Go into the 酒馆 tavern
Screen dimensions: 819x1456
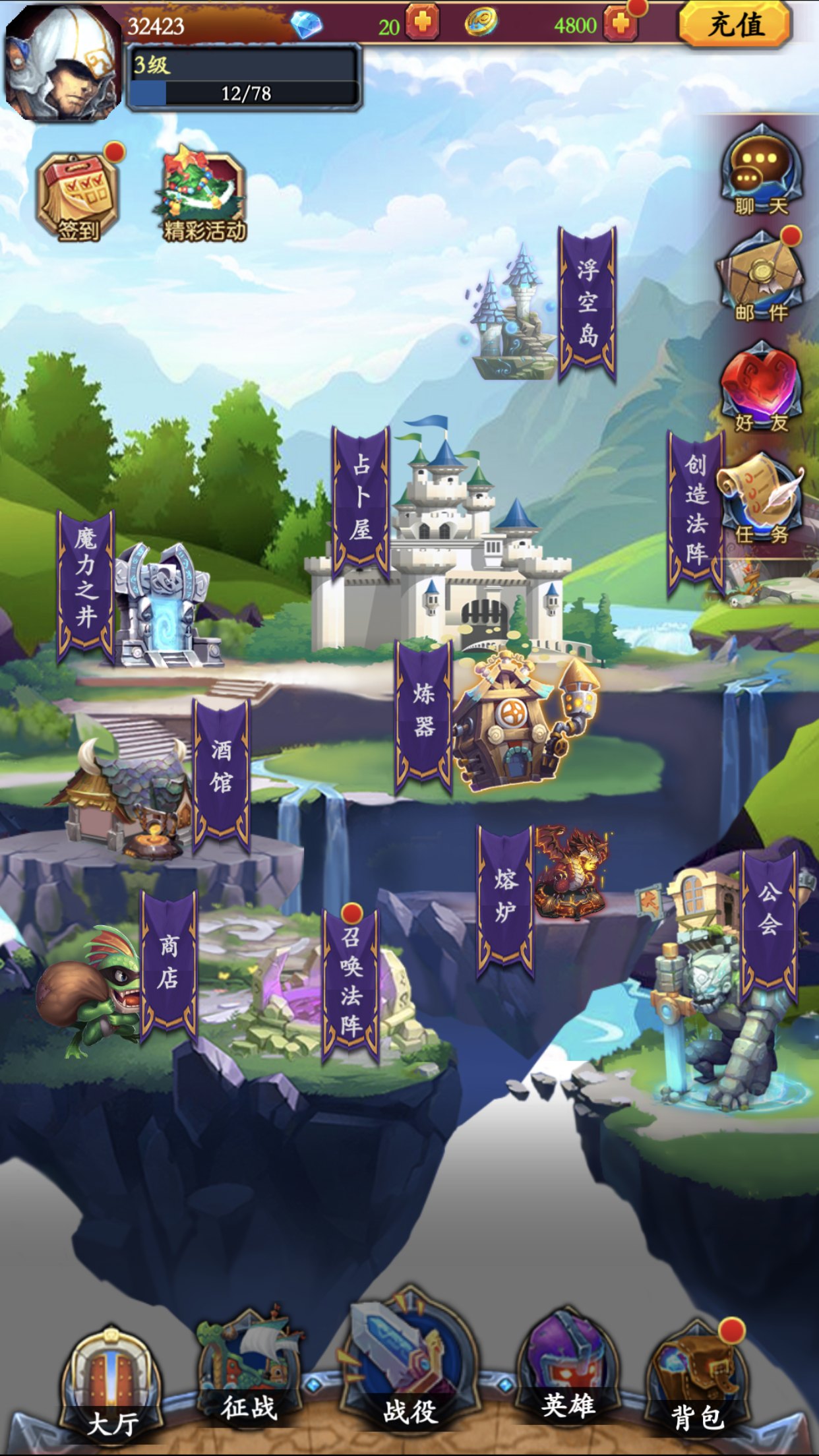222,772
